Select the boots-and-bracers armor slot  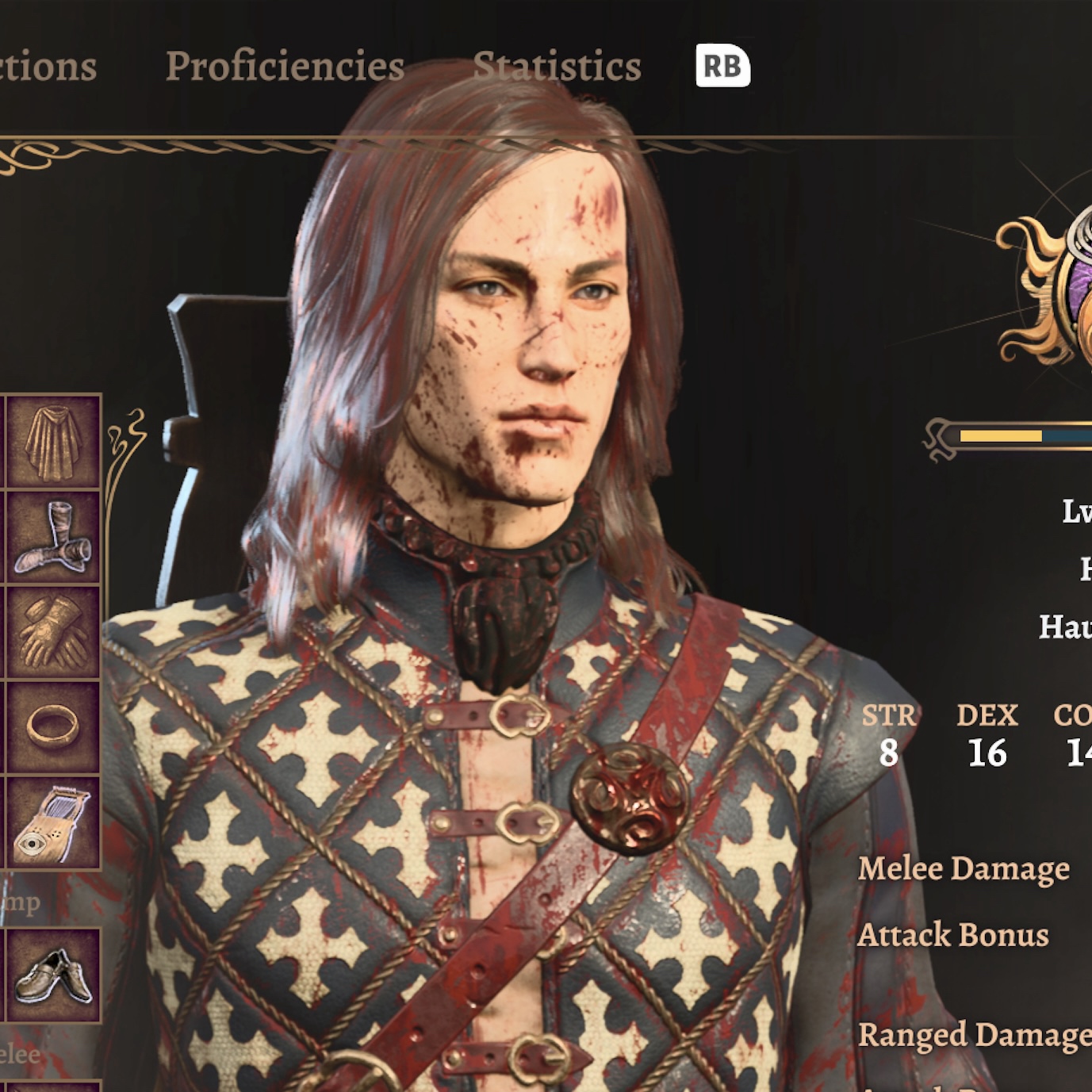(x=53, y=538)
